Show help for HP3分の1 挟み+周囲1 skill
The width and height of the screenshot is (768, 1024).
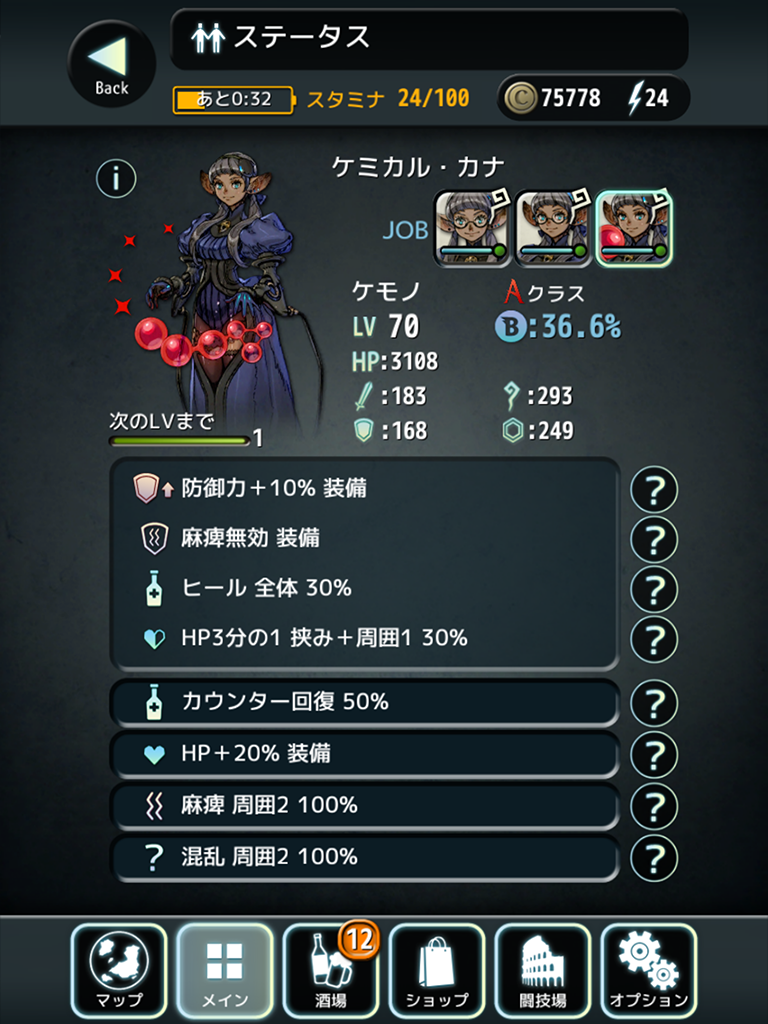(x=655, y=638)
